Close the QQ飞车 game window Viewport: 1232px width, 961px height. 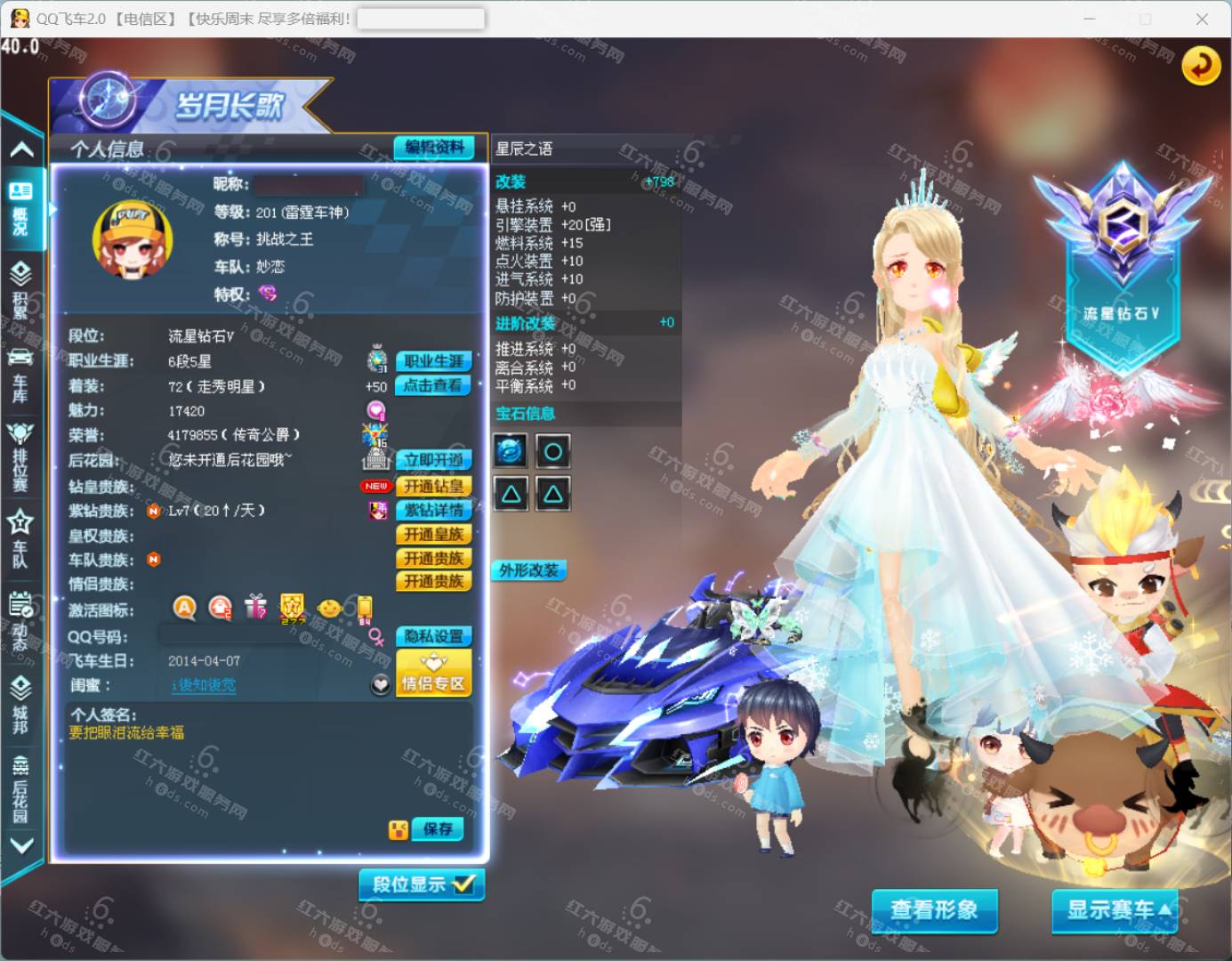(x=1202, y=19)
